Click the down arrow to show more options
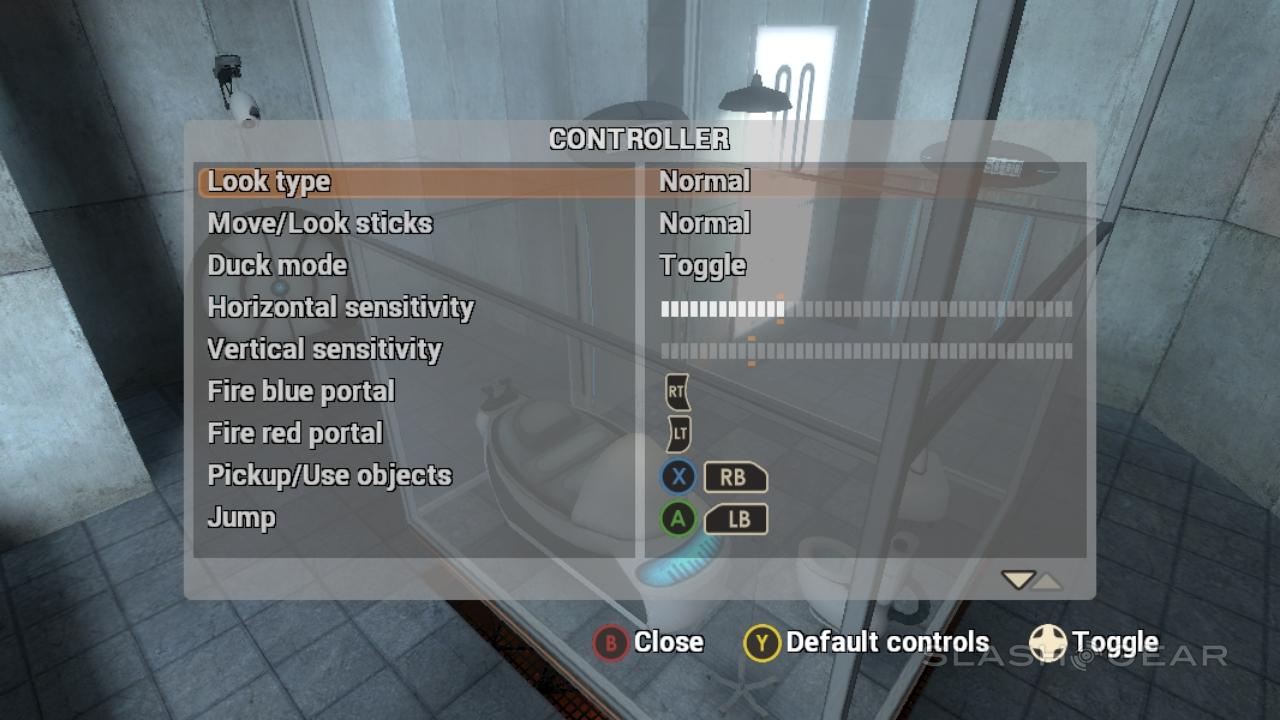1280x720 pixels. [1018, 580]
